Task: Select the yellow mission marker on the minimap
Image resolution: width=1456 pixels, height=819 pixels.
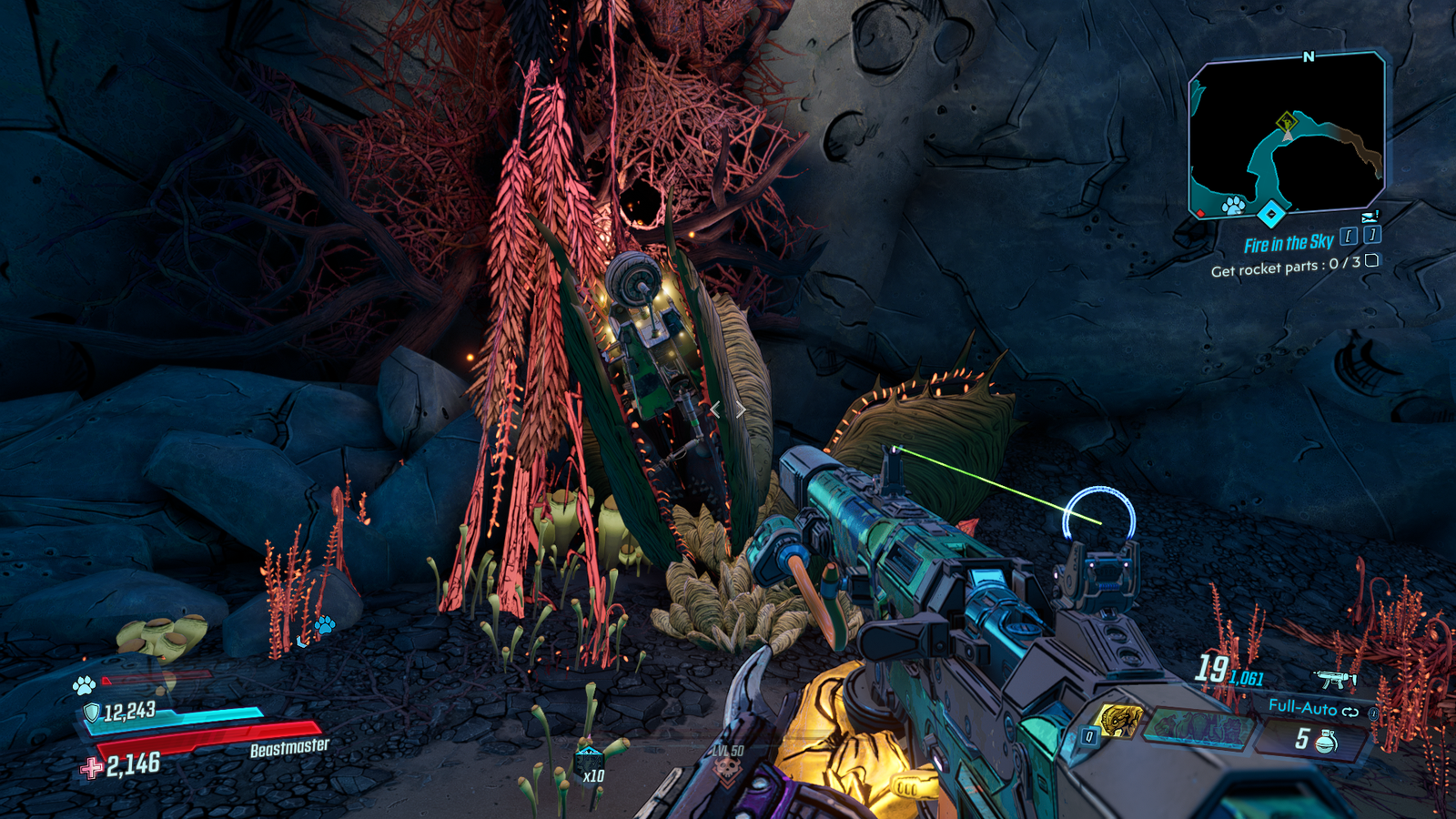Action: coord(1286,121)
